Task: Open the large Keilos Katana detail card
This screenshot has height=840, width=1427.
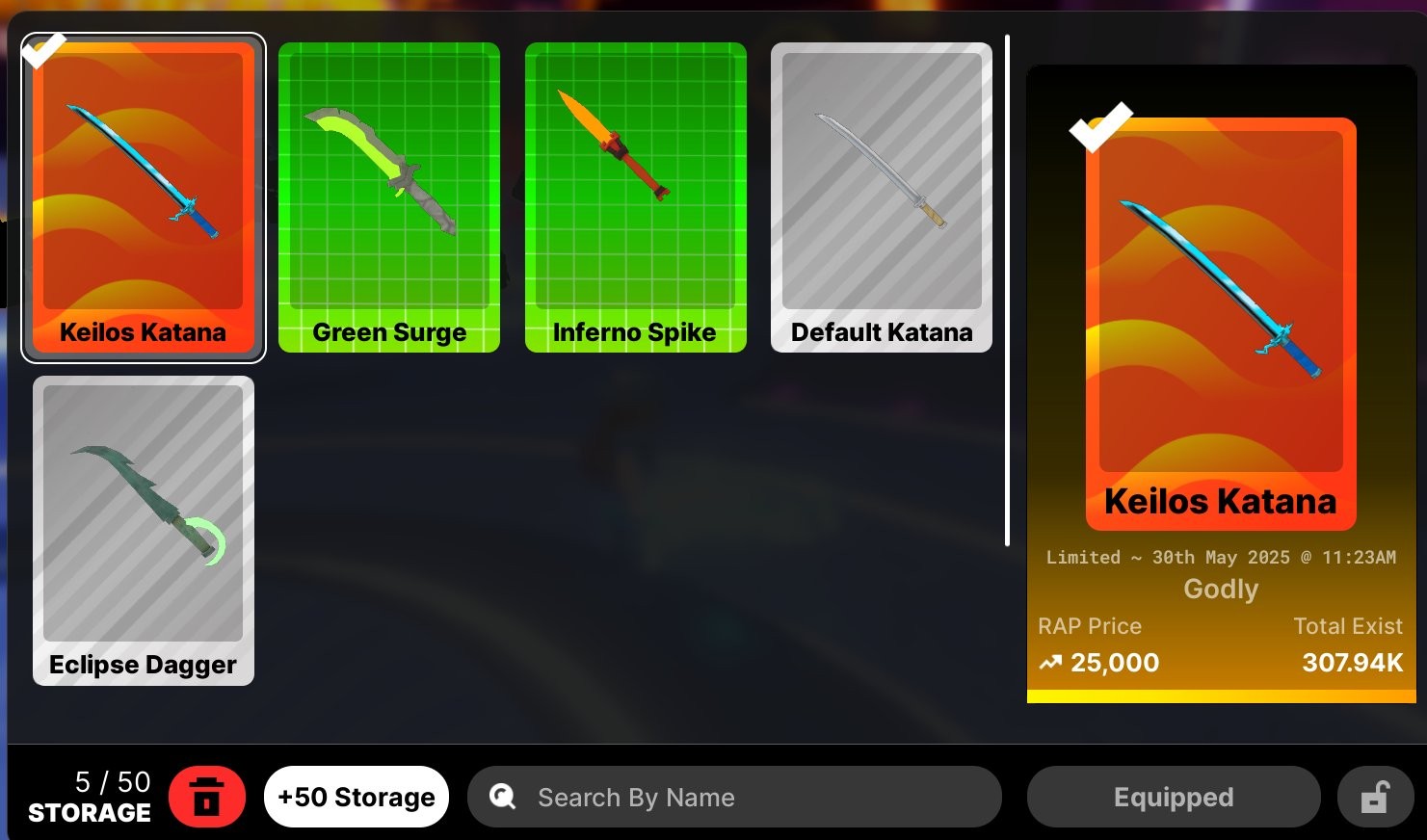Action: coord(1220,318)
